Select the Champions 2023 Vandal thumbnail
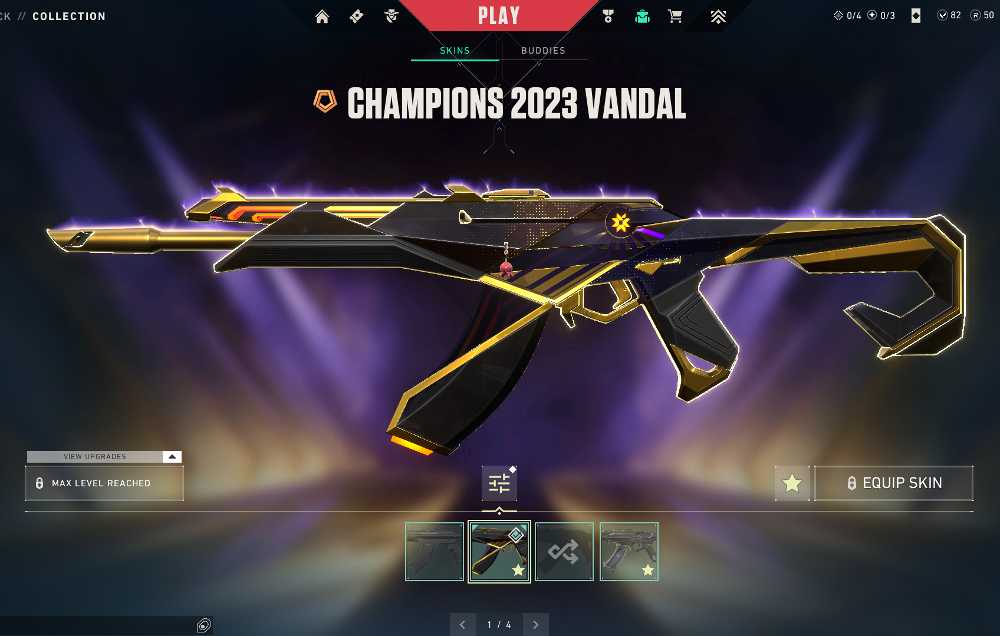Image resolution: width=1000 pixels, height=636 pixels. [499, 551]
